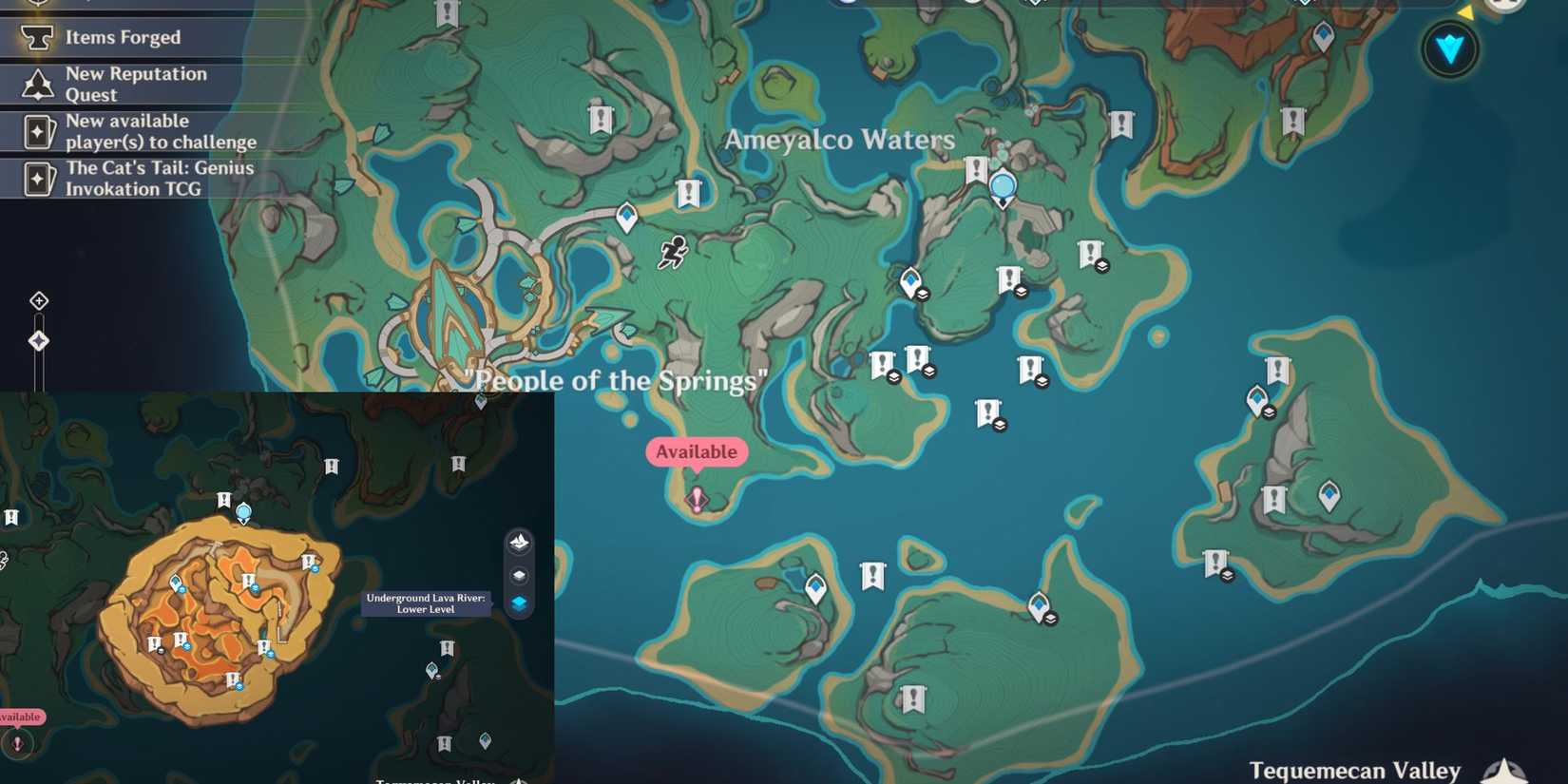Screen dimensions: 1568x784
Task: Select the Items Forged anvil icon
Action: (x=36, y=36)
